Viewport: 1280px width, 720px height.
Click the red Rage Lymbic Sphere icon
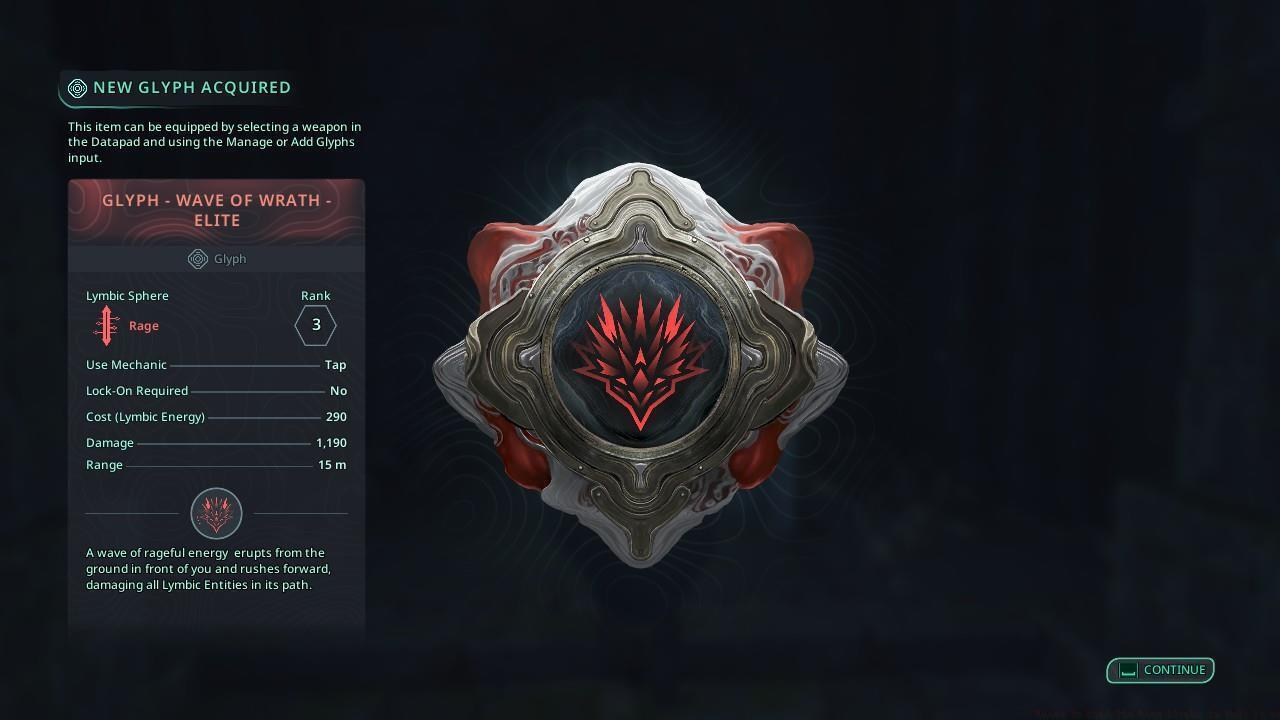[x=106, y=325]
